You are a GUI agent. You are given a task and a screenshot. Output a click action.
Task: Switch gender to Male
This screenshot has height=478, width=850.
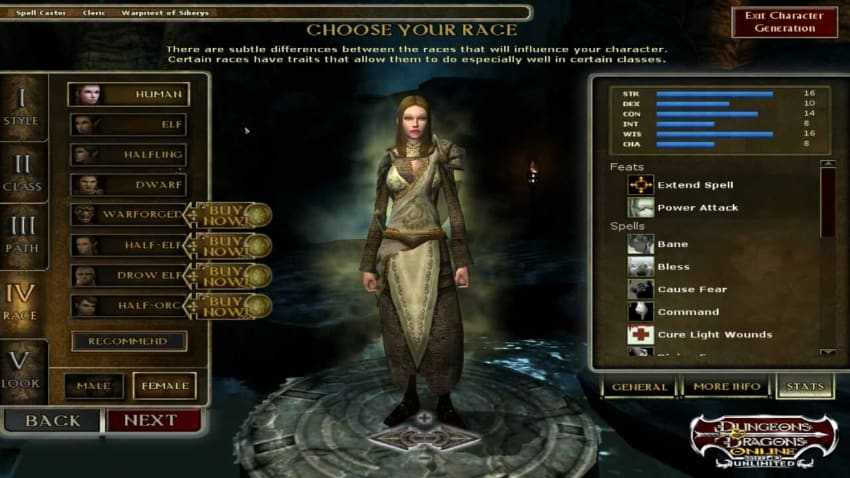click(x=94, y=386)
